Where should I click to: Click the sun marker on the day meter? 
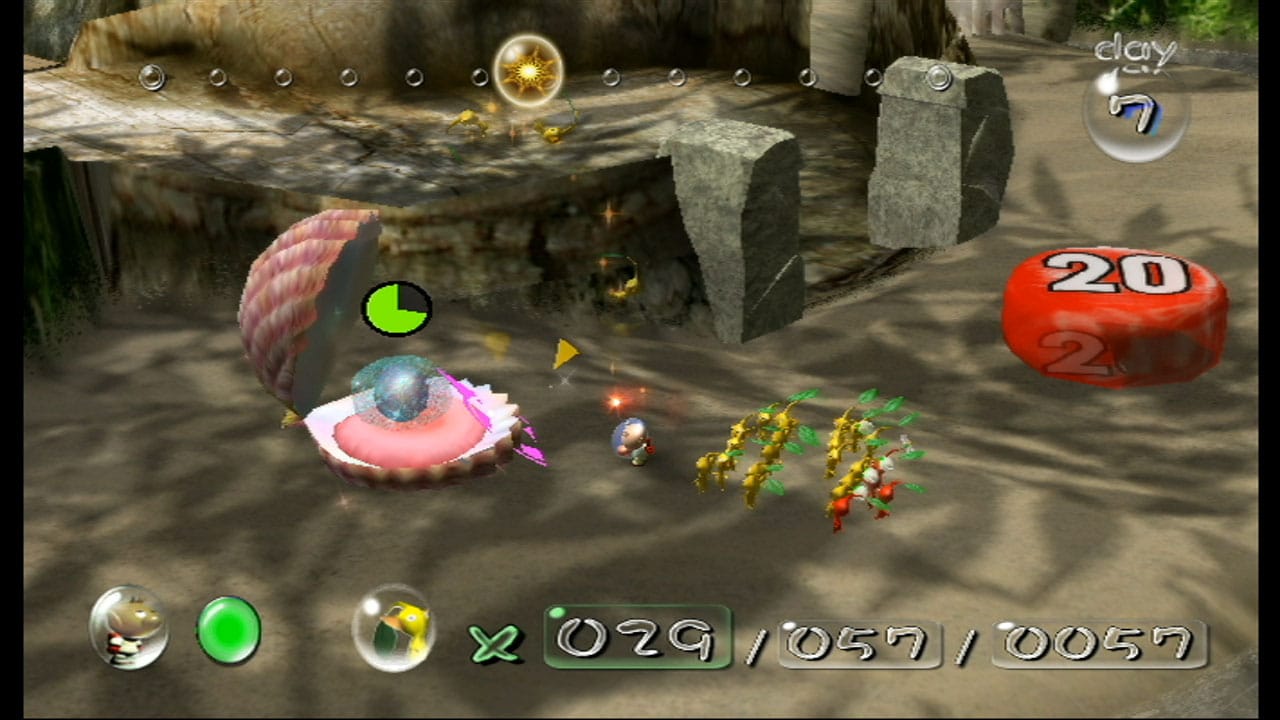pos(528,70)
